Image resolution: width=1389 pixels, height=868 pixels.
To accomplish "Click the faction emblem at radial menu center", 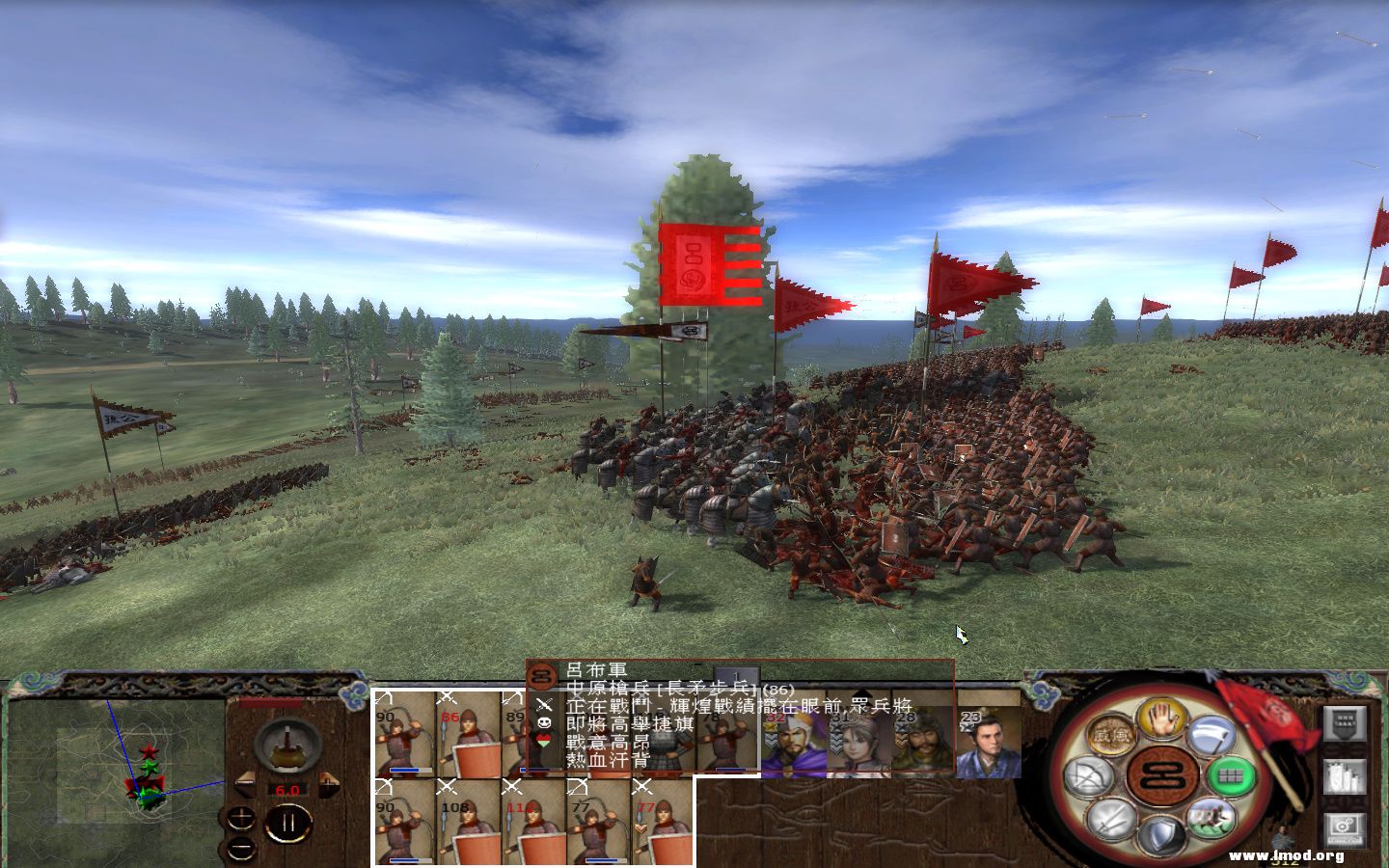I will point(1160,776).
